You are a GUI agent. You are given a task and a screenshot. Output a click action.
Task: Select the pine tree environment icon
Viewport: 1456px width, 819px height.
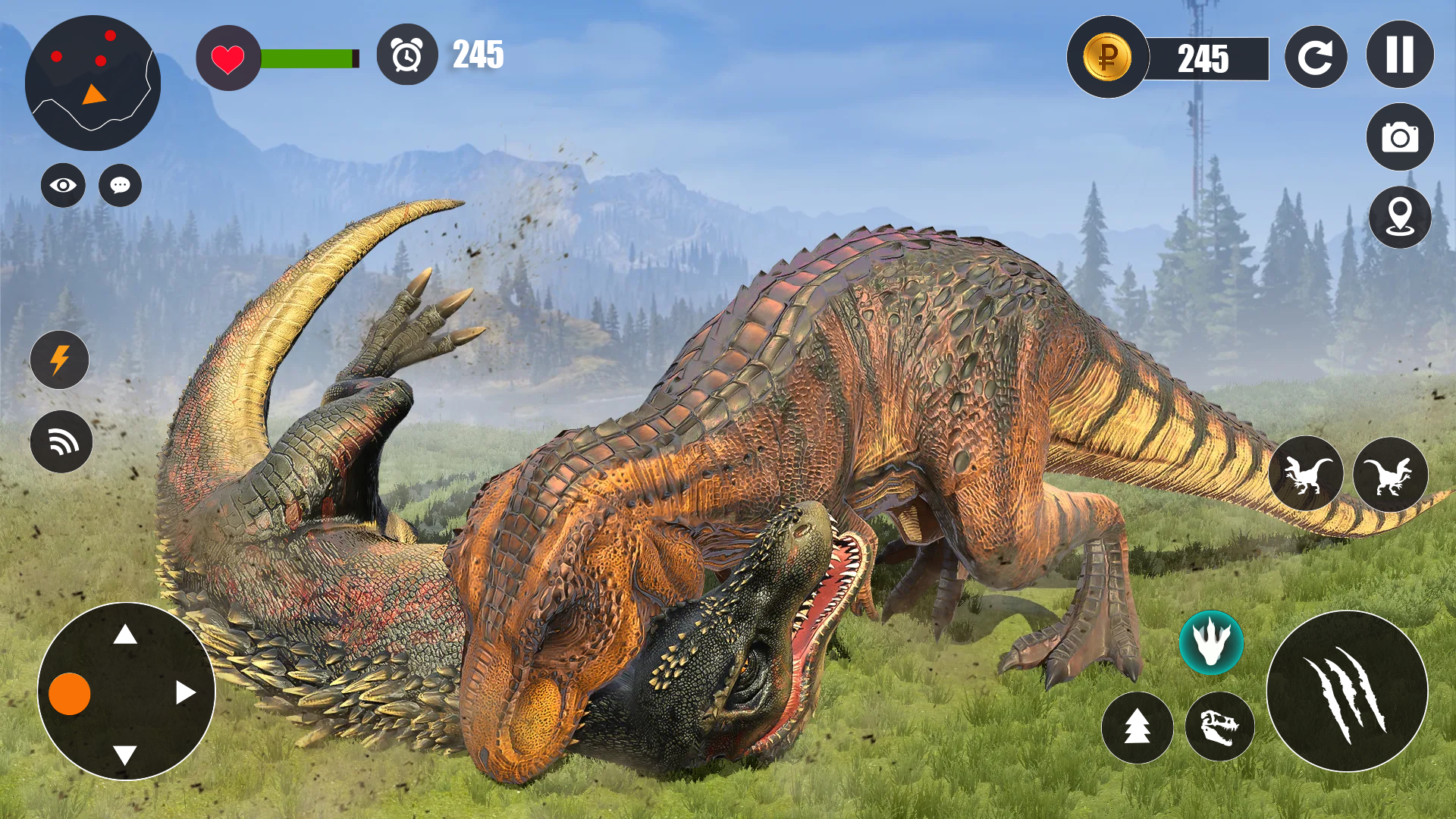click(x=1137, y=726)
